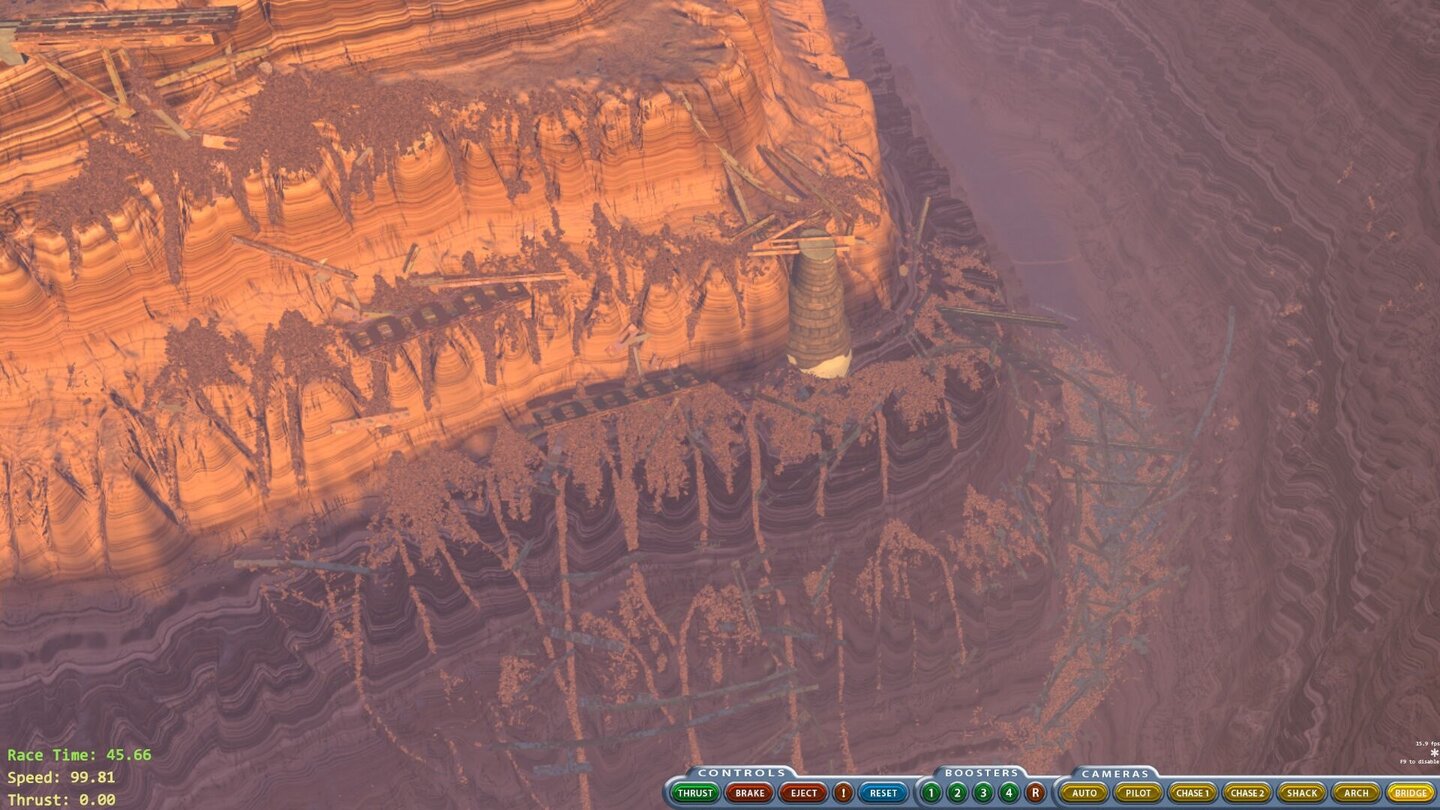1440x810 pixels.
Task: Engage the BRAKE control
Action: [748, 792]
